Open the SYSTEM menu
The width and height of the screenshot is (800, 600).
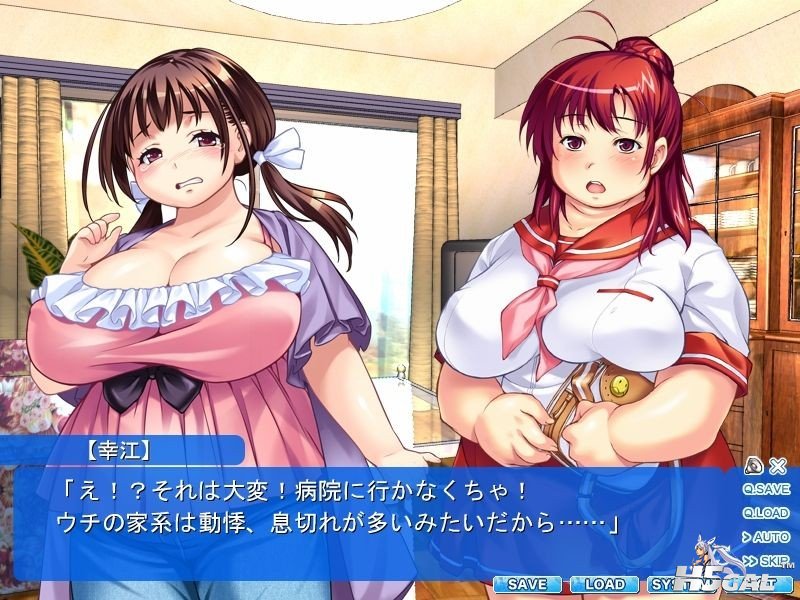point(668,583)
